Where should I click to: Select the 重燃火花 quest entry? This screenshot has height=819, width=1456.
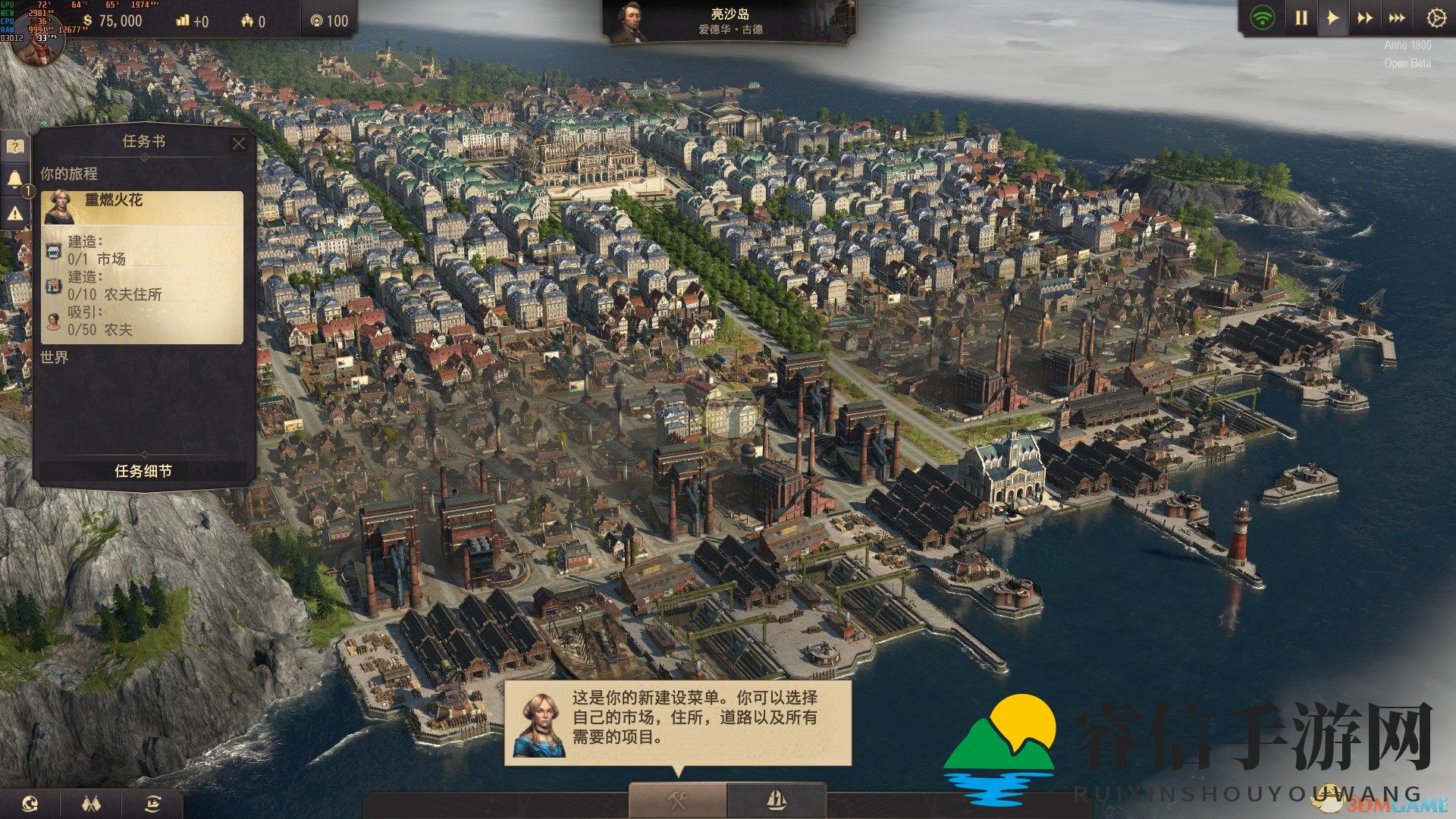[143, 206]
